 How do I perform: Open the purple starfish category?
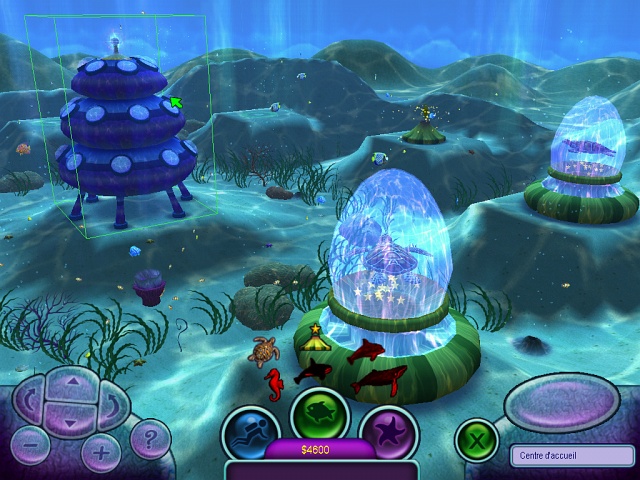coord(387,433)
